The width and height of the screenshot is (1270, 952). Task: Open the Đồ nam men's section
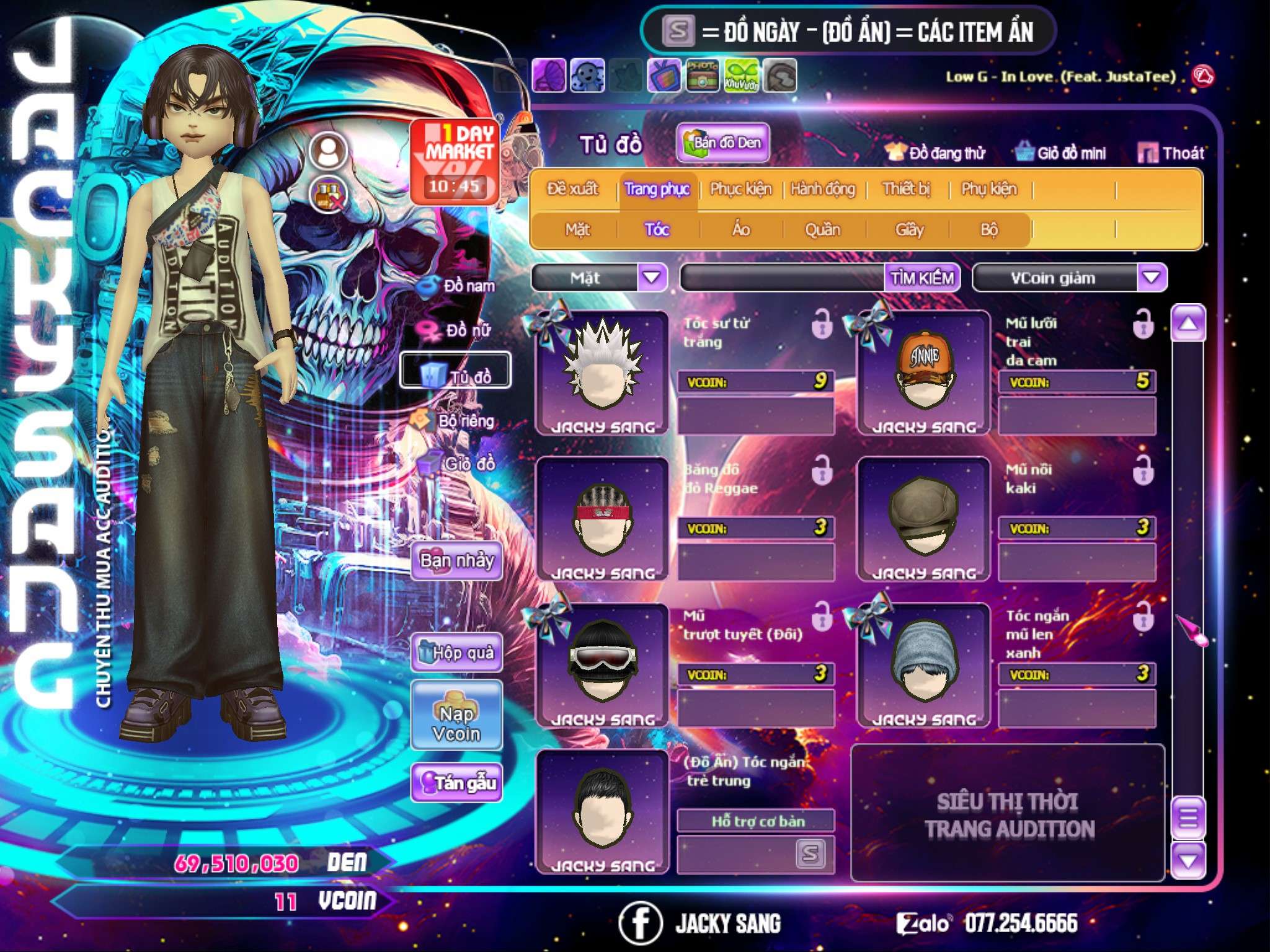458,286
